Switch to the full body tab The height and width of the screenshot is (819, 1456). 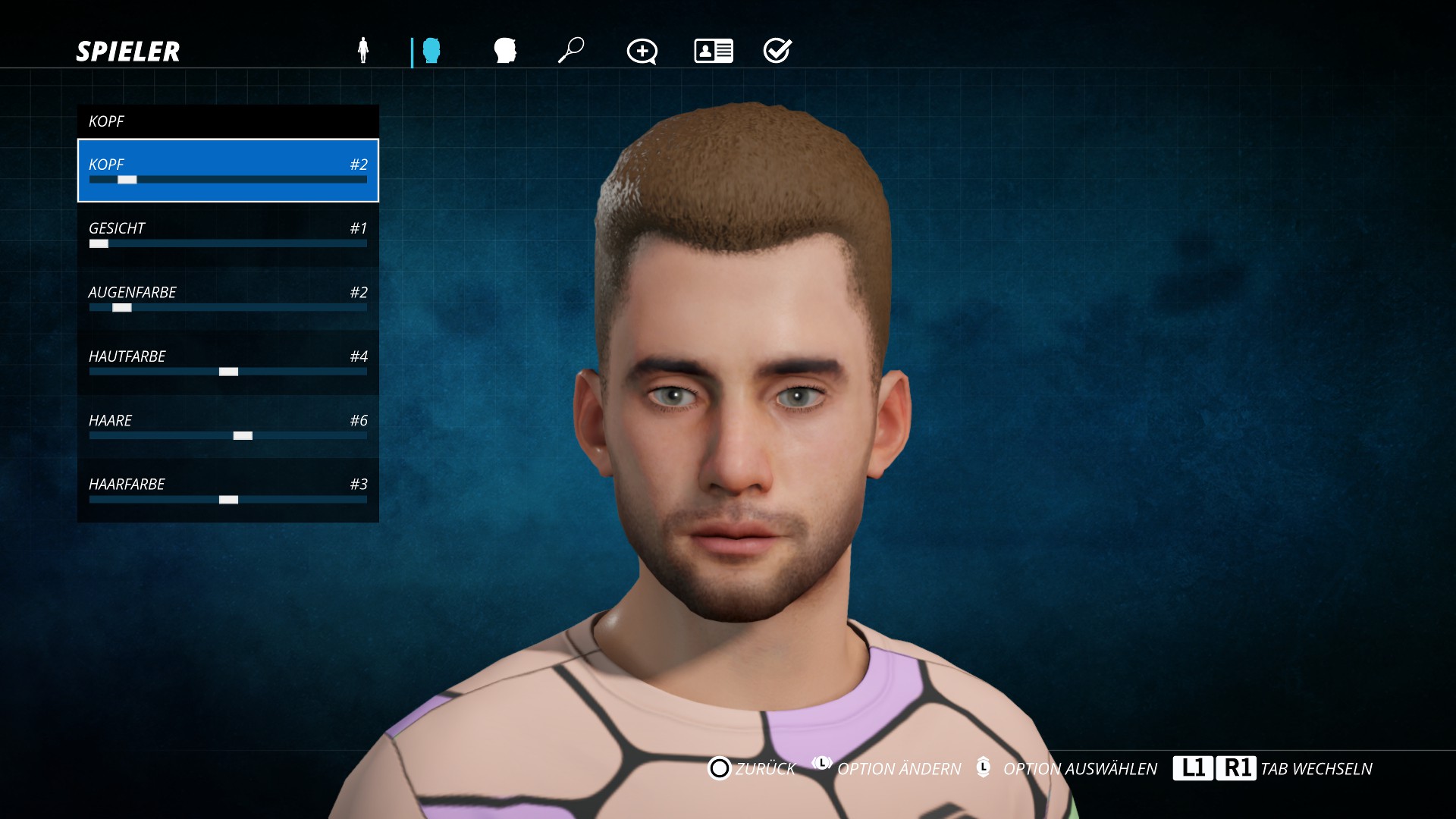pyautogui.click(x=363, y=51)
